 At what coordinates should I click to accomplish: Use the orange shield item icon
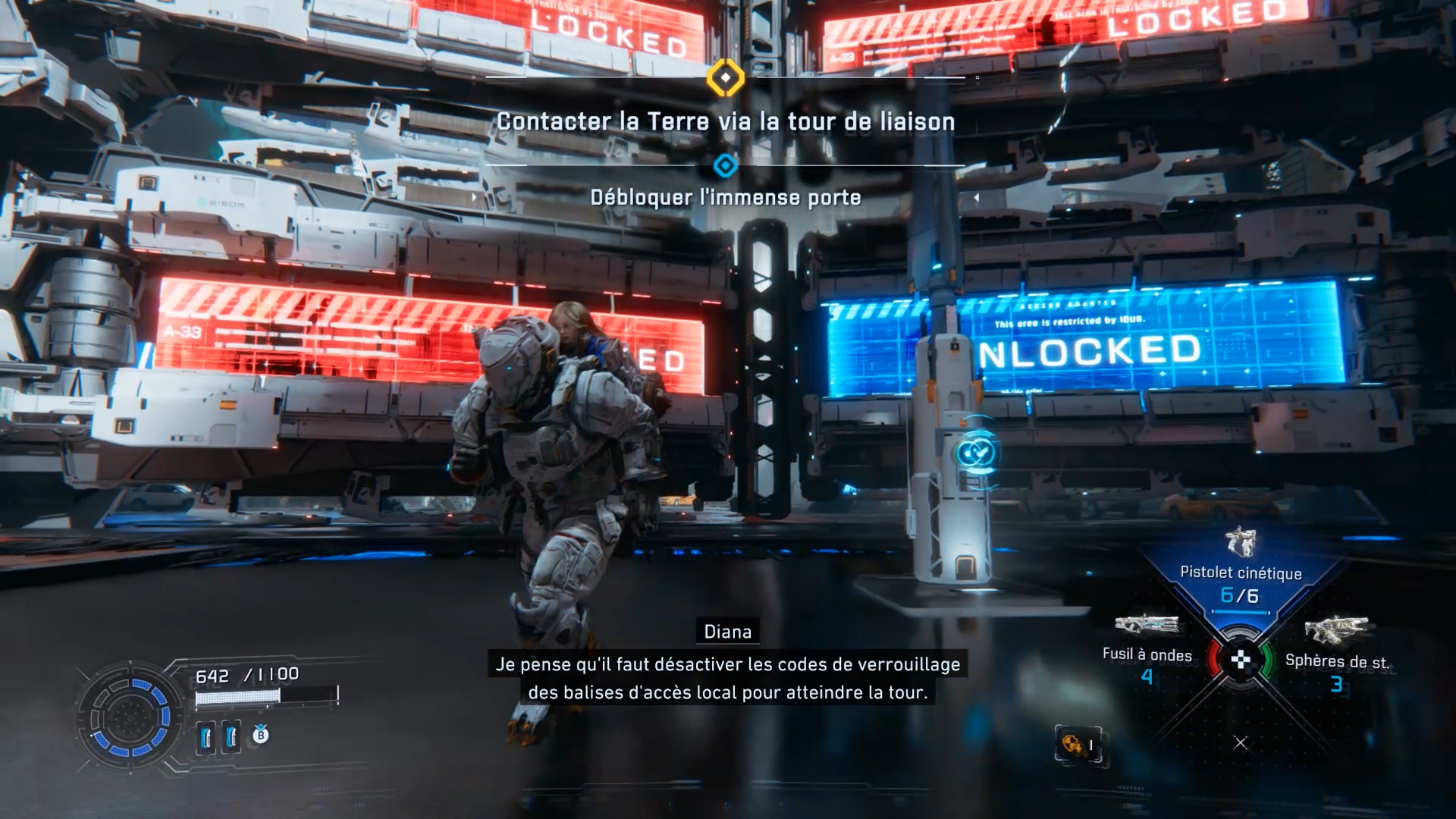coord(1072,744)
